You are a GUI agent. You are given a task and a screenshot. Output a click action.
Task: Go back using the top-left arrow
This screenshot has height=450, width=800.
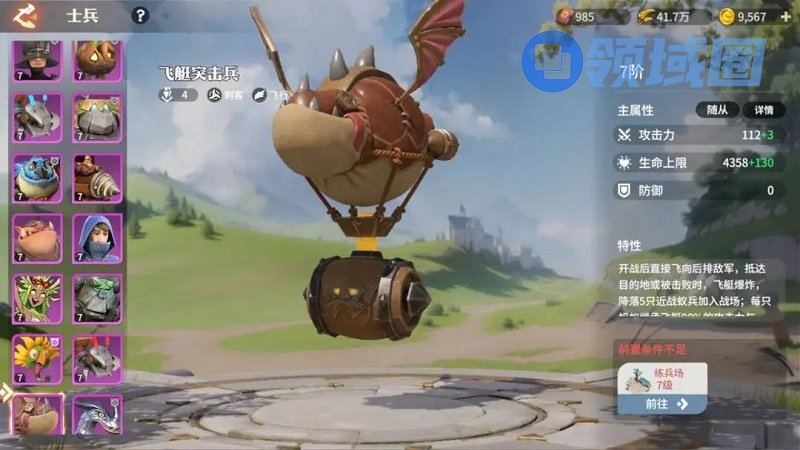coord(25,15)
